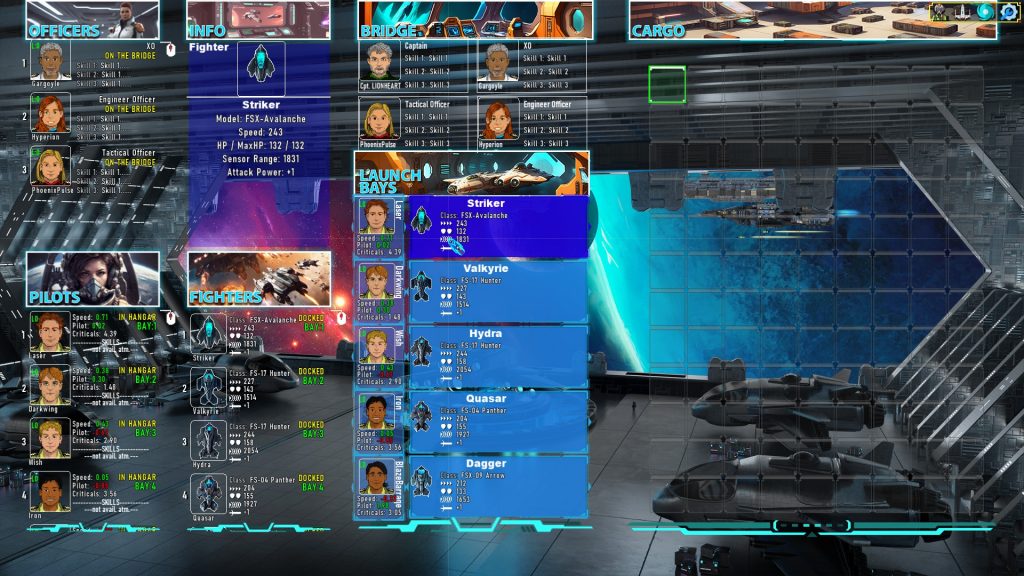Select Quasar in the Fighters list
The height and width of the screenshot is (576, 1024).
[x=208, y=494]
